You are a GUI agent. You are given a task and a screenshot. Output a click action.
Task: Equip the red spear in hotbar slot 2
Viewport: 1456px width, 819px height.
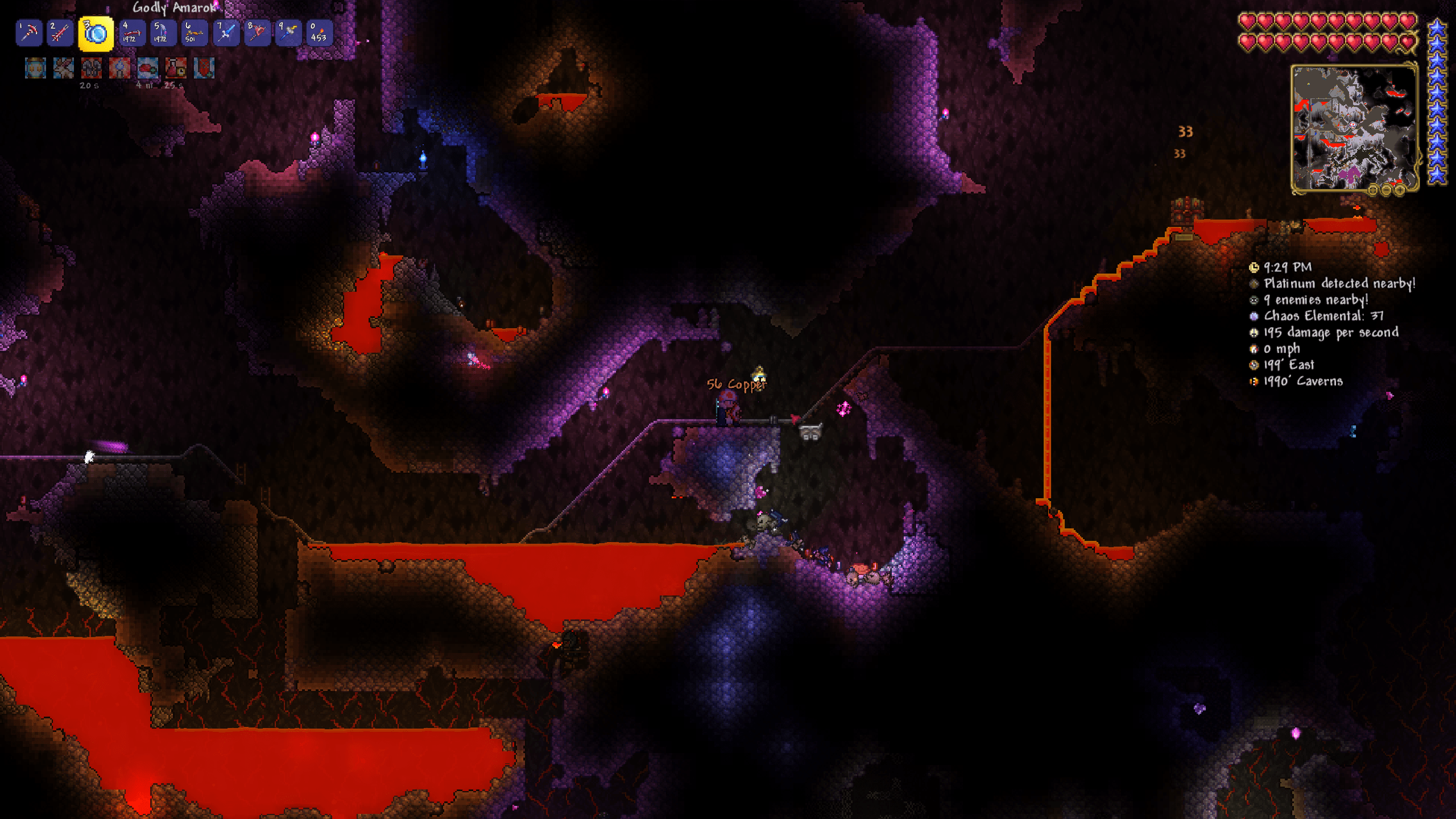coord(59,33)
